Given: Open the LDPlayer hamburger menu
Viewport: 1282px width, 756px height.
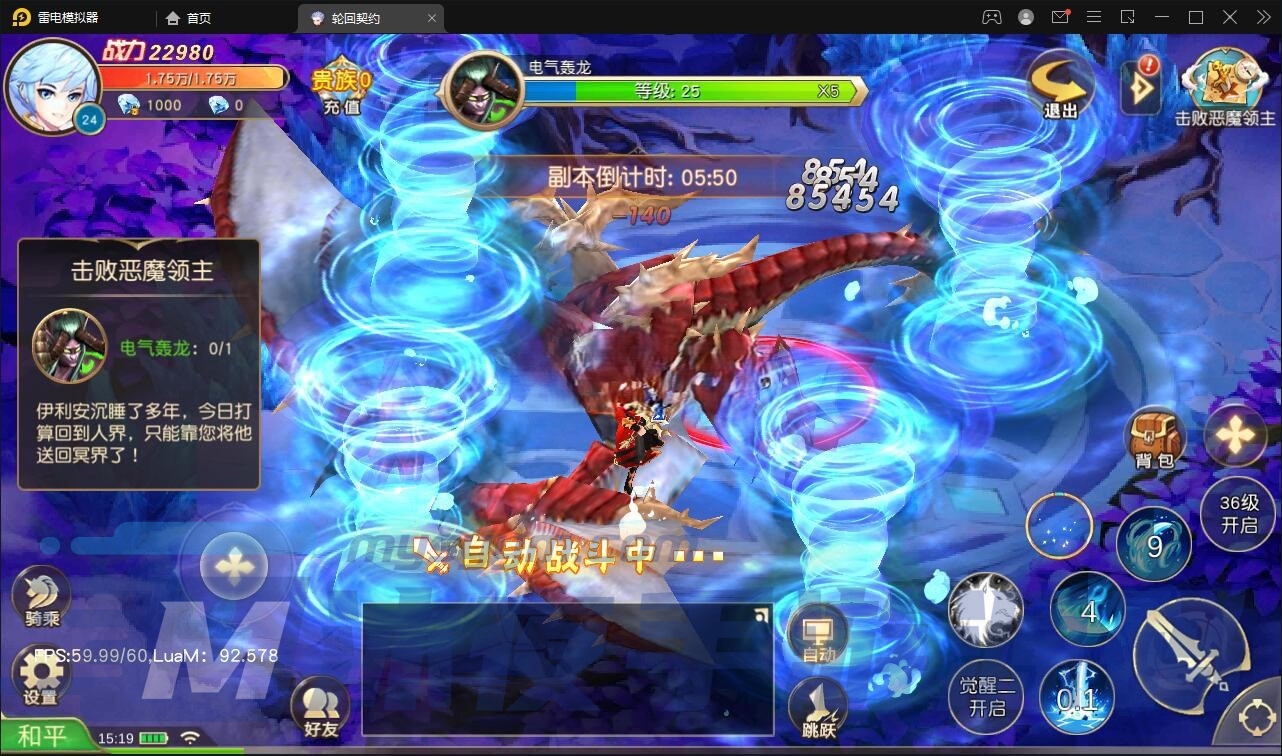Looking at the screenshot, I should pos(1094,17).
